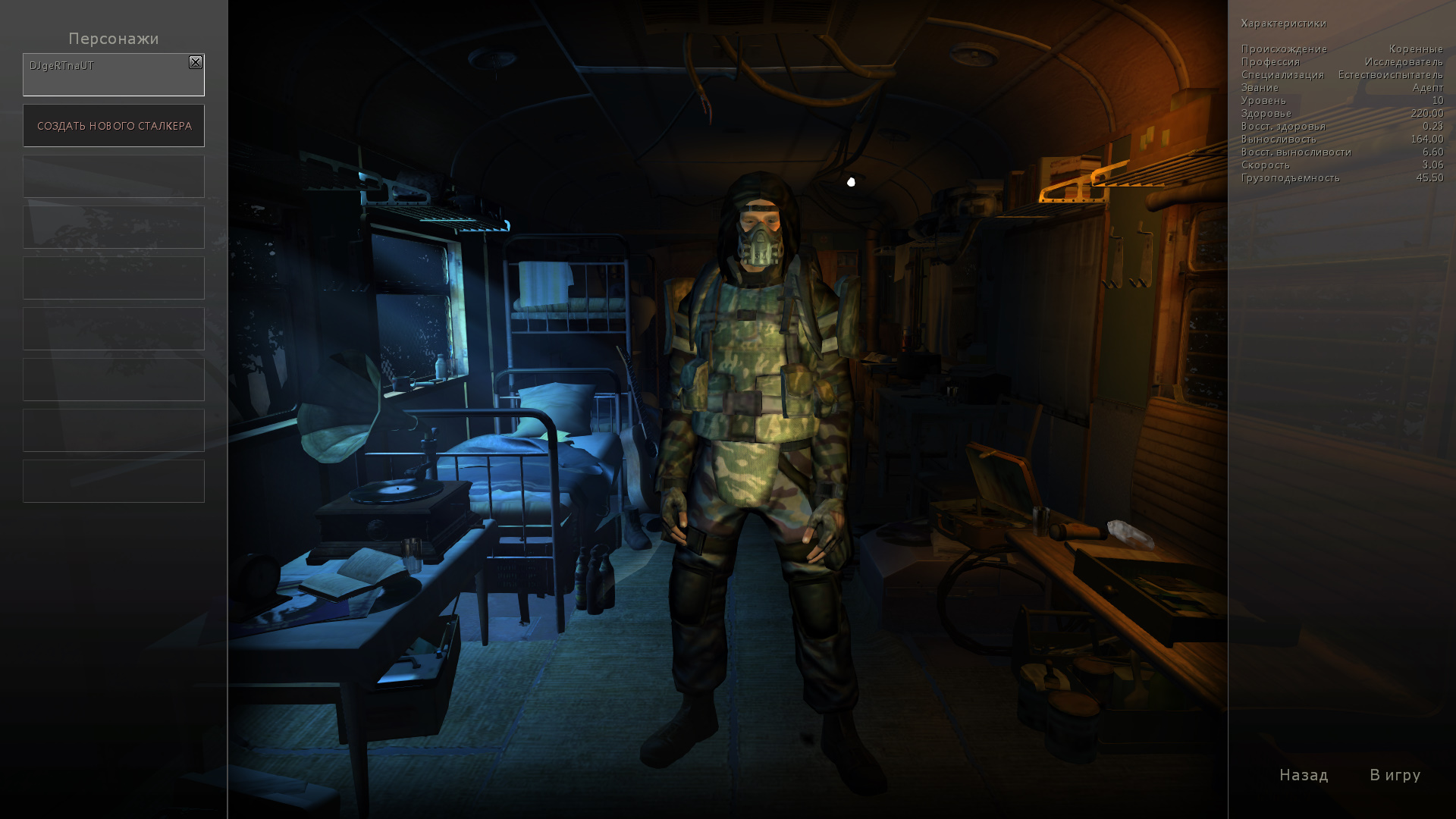Delete character with the X button
Screen dimensions: 1456x819
point(196,63)
